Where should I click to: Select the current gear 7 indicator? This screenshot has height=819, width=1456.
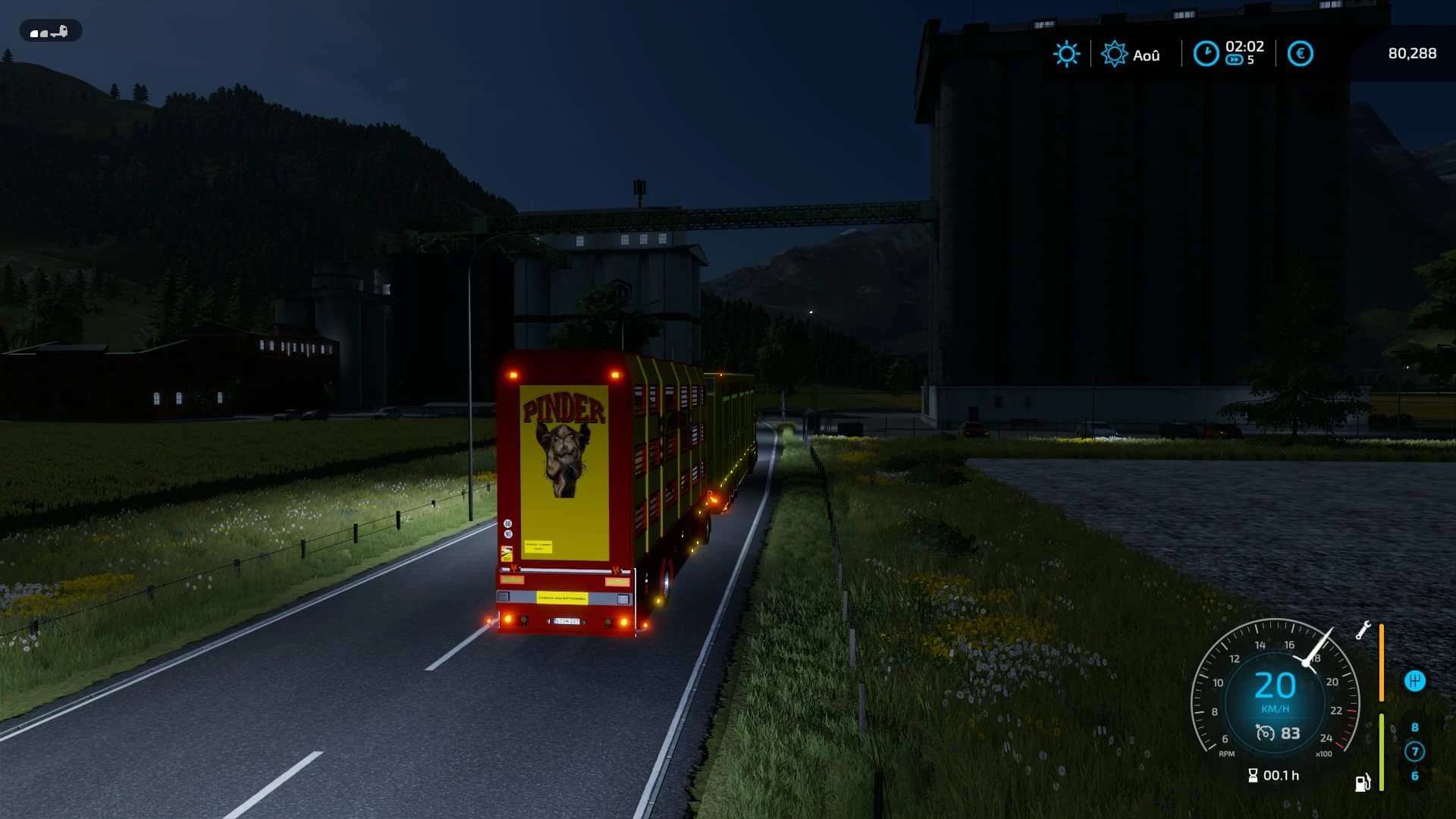(x=1414, y=751)
